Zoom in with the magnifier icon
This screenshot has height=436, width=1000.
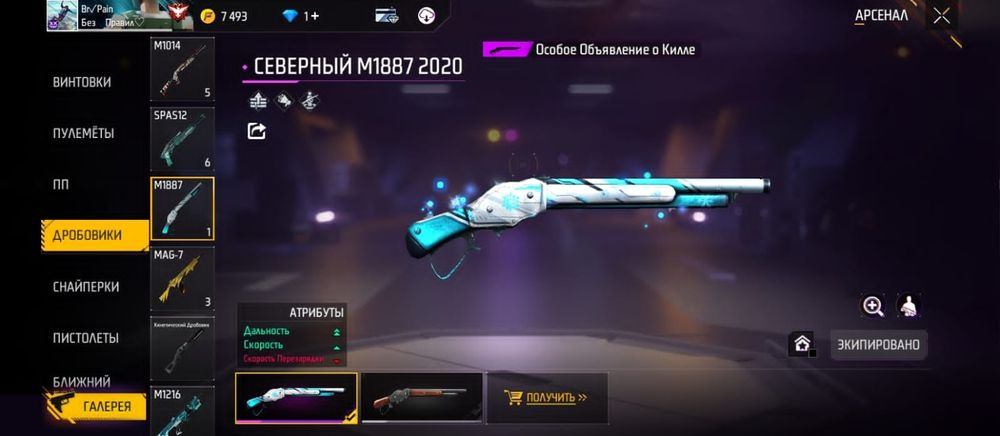click(x=873, y=307)
